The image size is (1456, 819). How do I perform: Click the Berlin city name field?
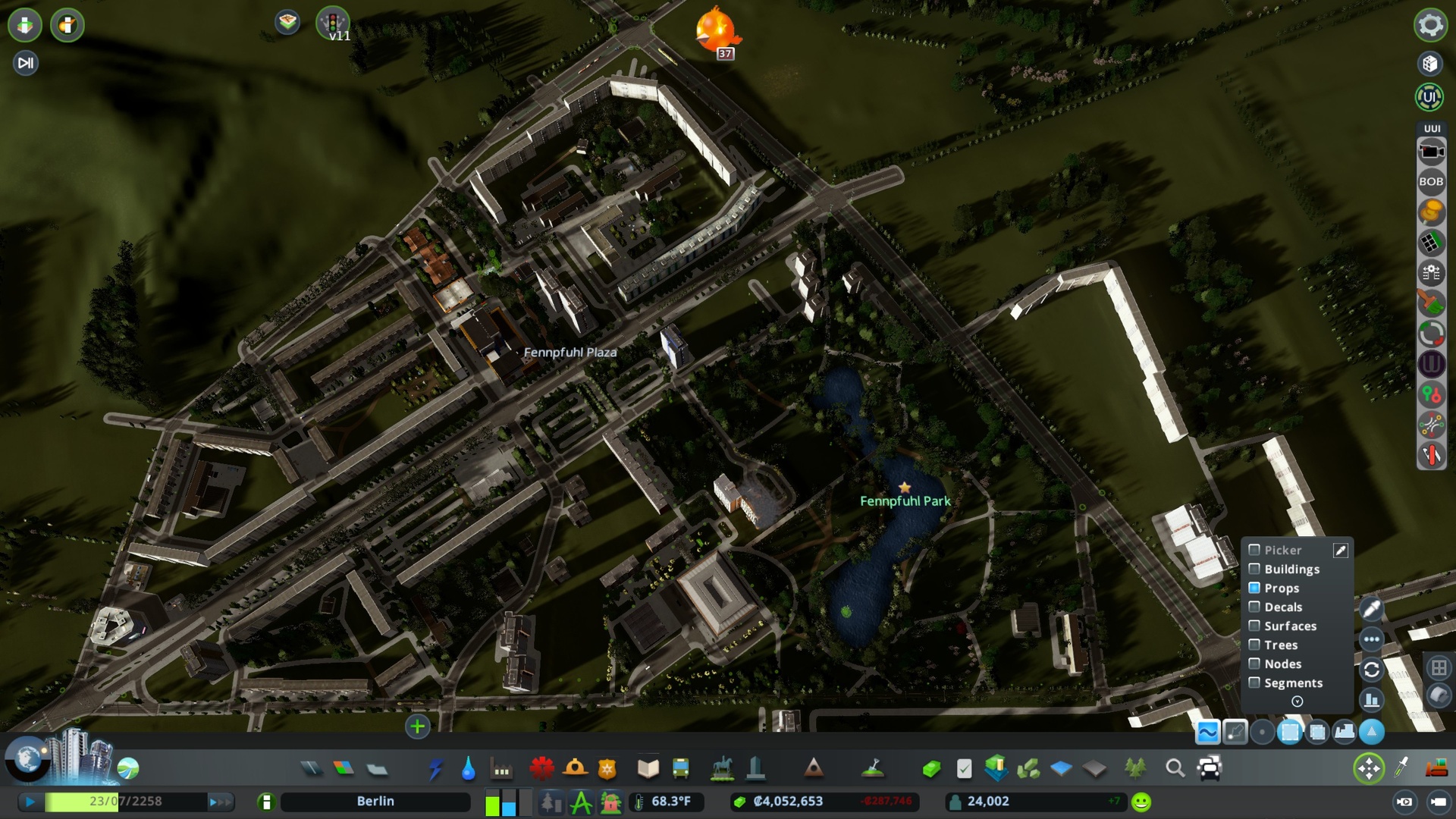pos(375,801)
